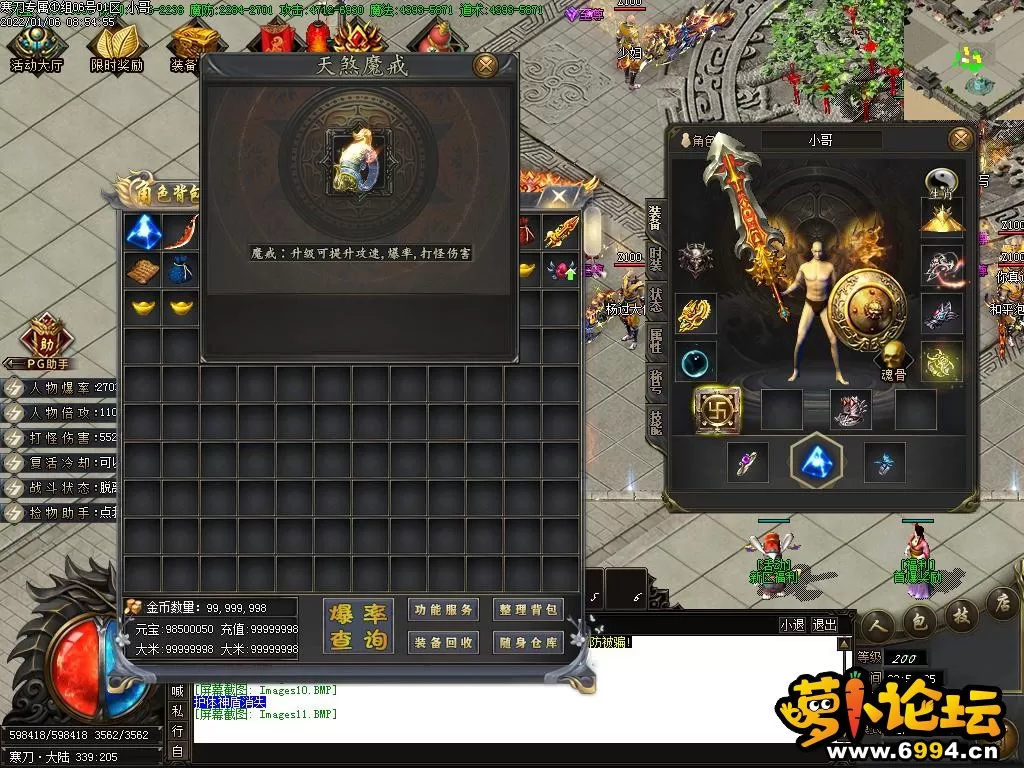Switch to the 属性 attributes tab
Viewport: 1024px width, 768px height.
pyautogui.click(x=655, y=340)
